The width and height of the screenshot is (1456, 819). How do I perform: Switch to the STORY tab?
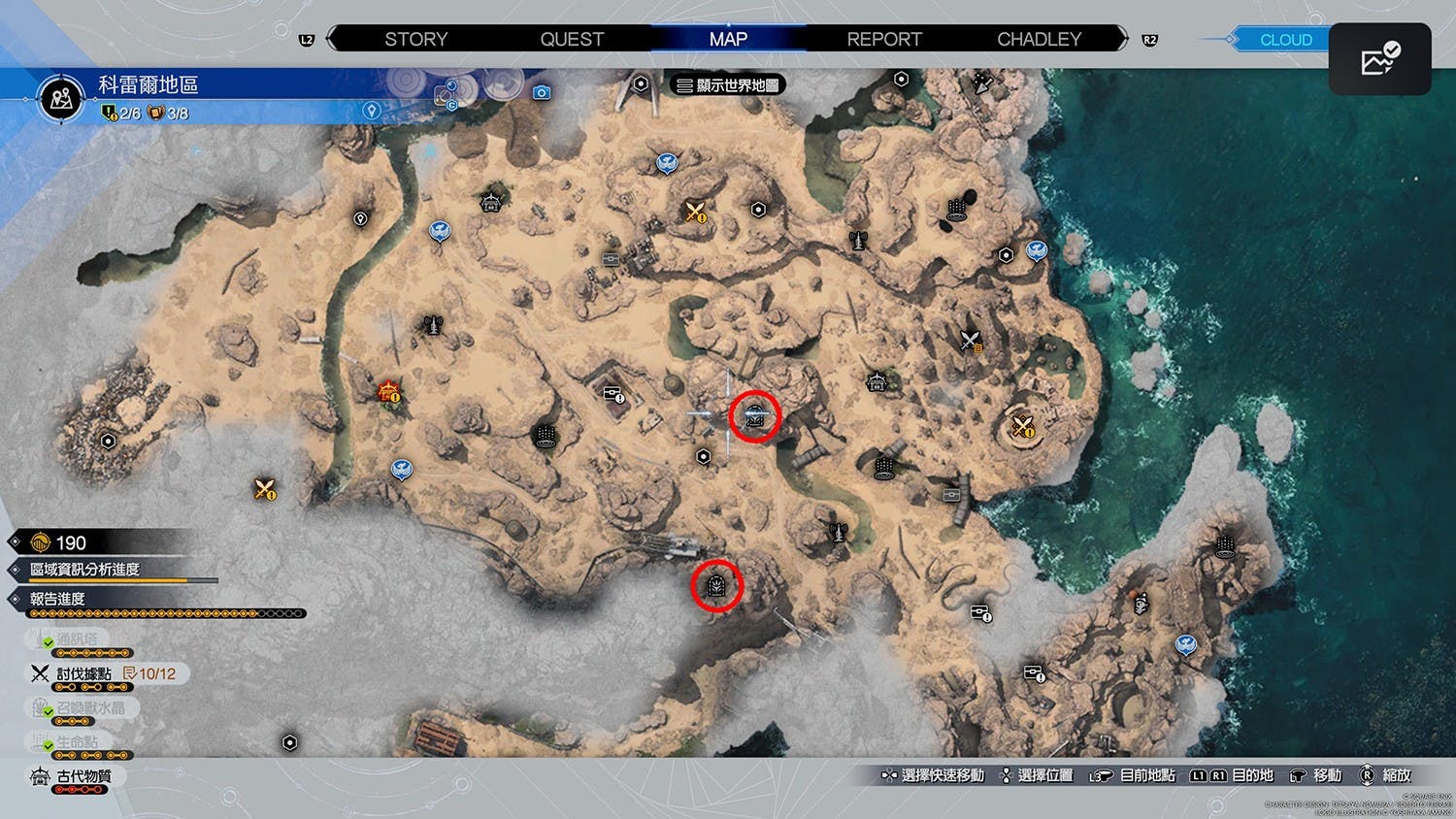pyautogui.click(x=415, y=40)
